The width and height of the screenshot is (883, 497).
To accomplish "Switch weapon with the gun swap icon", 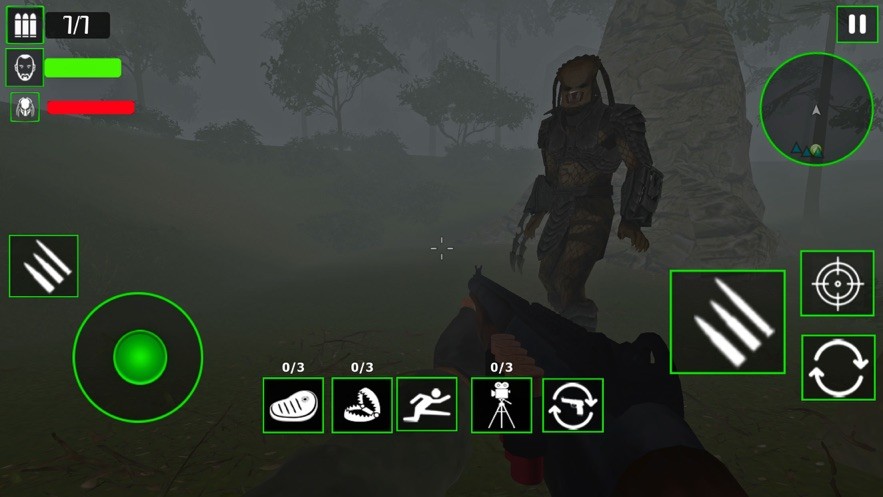I will (x=572, y=405).
